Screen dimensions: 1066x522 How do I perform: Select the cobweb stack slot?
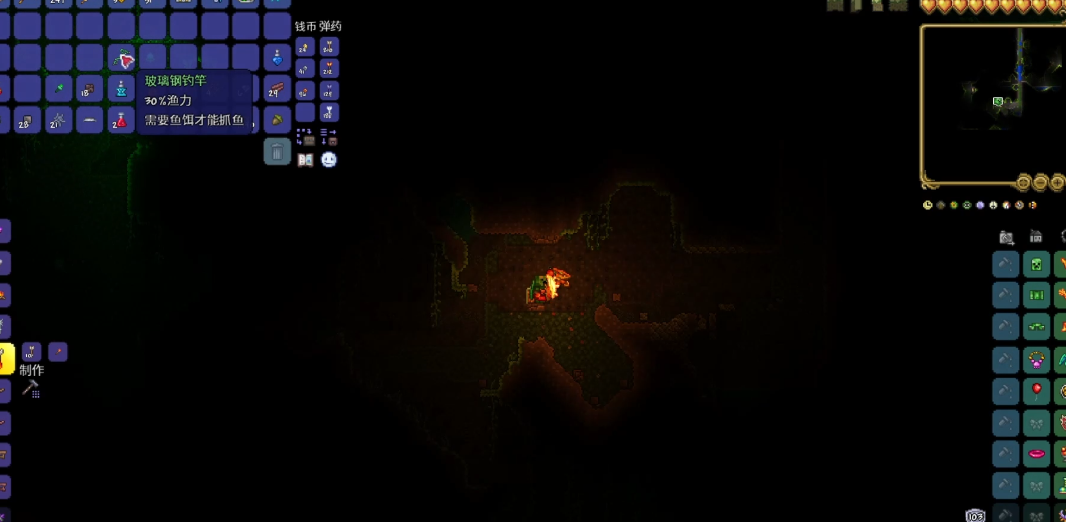[x=59, y=120]
